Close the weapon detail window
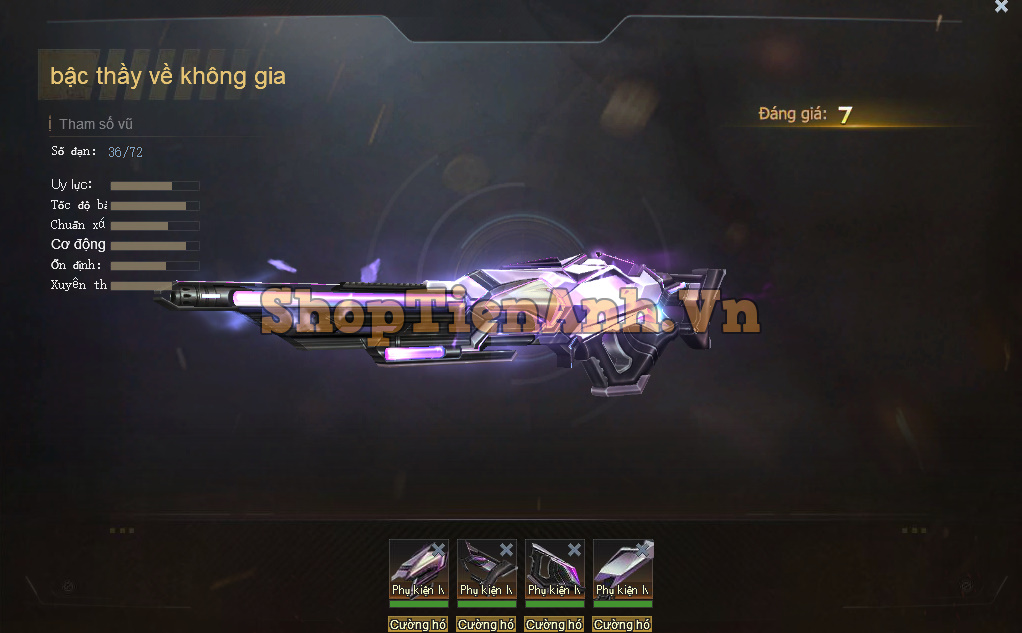The image size is (1022, 633). (x=1001, y=7)
